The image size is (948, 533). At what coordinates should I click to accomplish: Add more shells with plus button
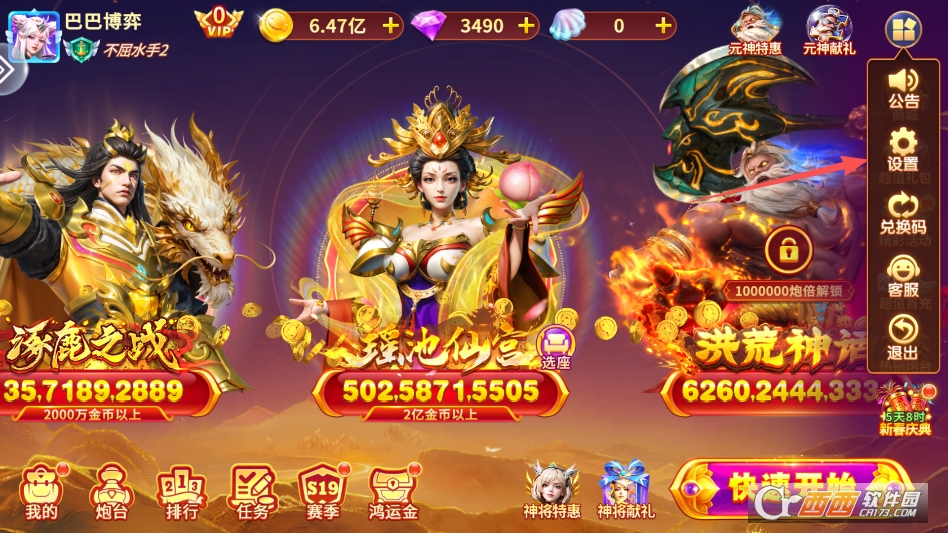(663, 25)
